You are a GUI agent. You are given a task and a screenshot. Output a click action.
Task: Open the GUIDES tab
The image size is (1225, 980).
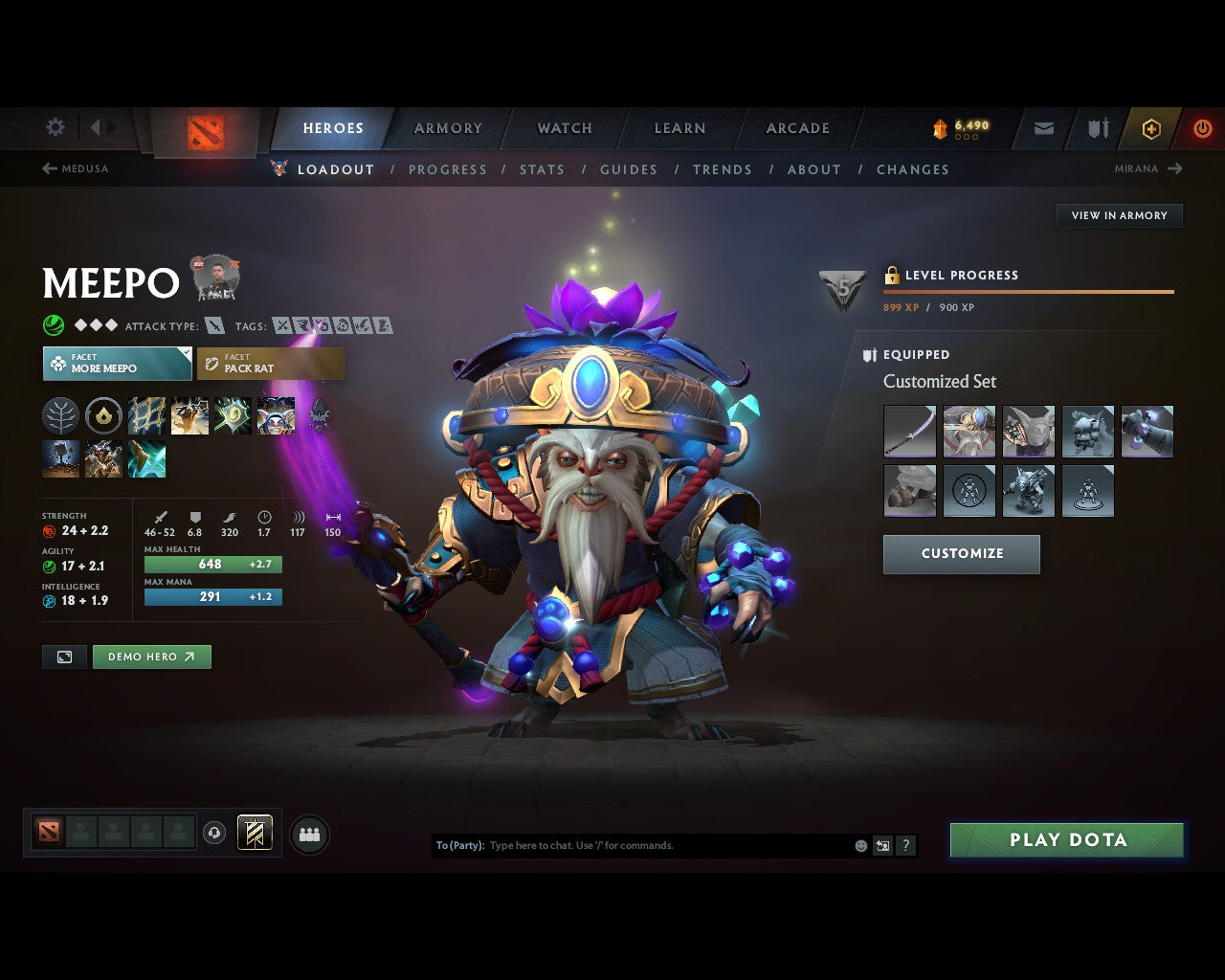[629, 169]
